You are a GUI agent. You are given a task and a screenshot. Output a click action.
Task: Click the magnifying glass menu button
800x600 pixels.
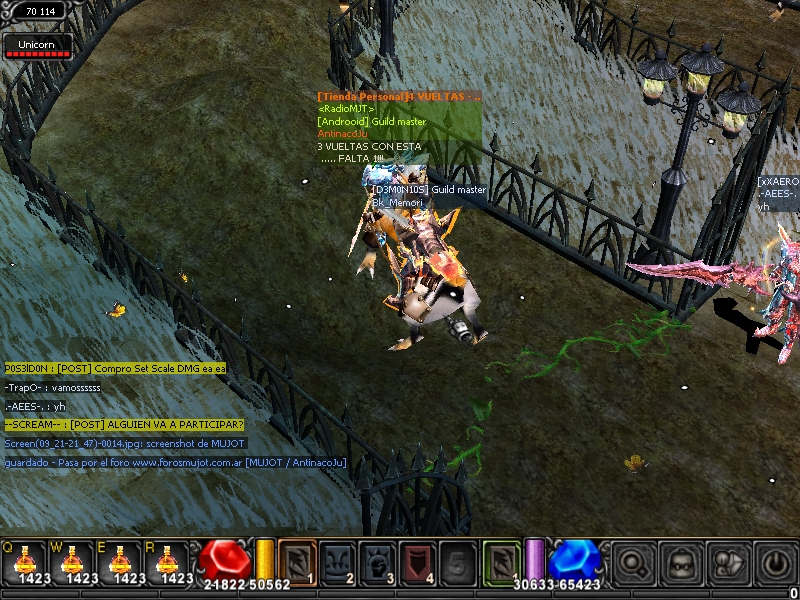(631, 563)
